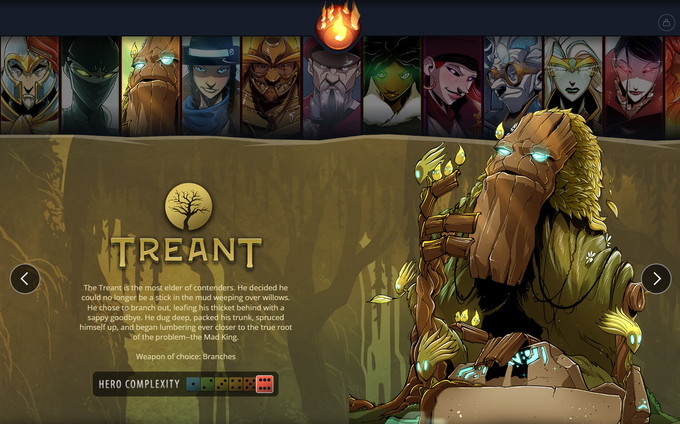This screenshot has height=424, width=680.
Task: Choose the black-masked ninja portrait
Action: click(x=90, y=86)
